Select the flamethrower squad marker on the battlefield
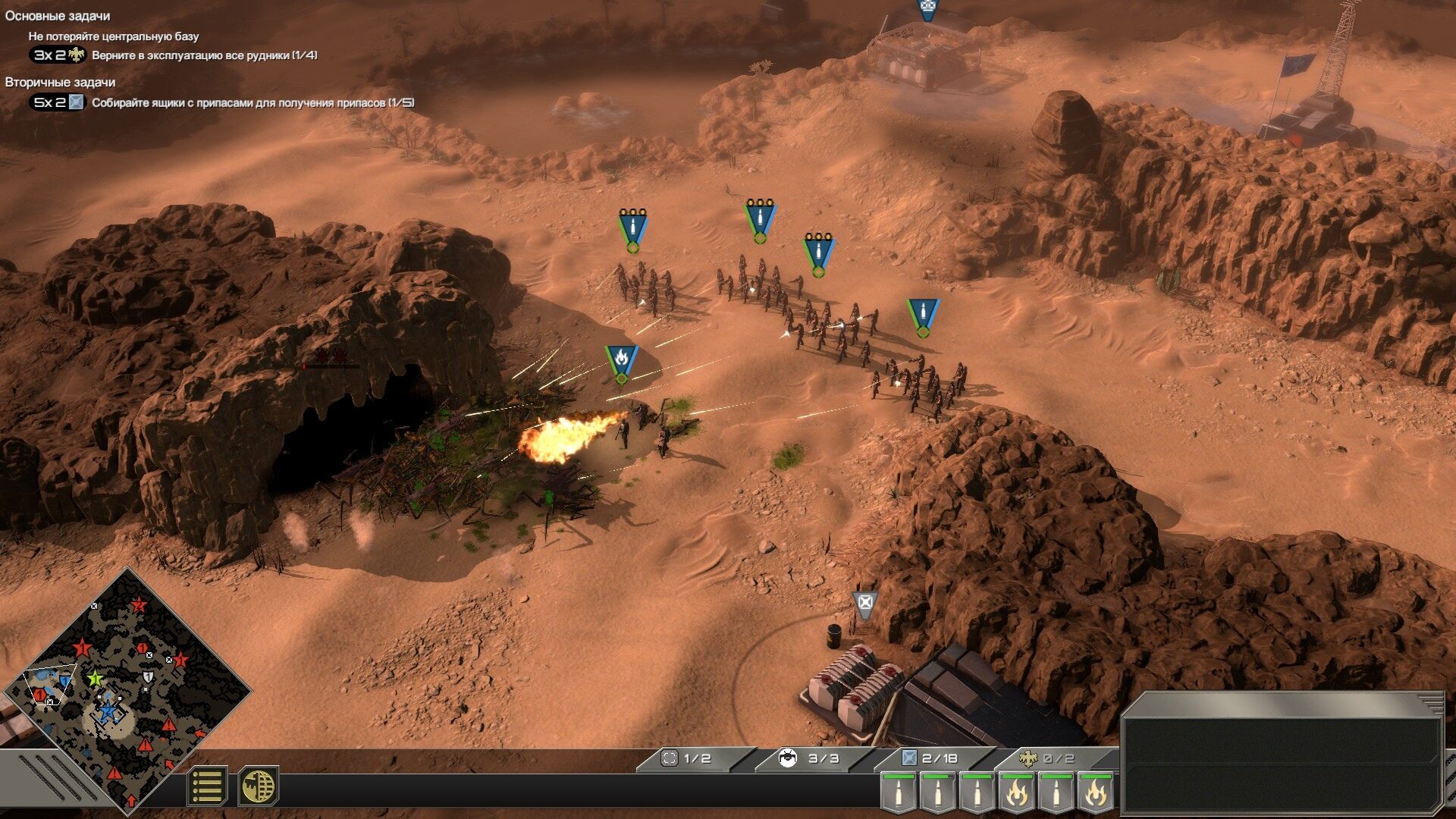1456x819 pixels. tap(621, 361)
